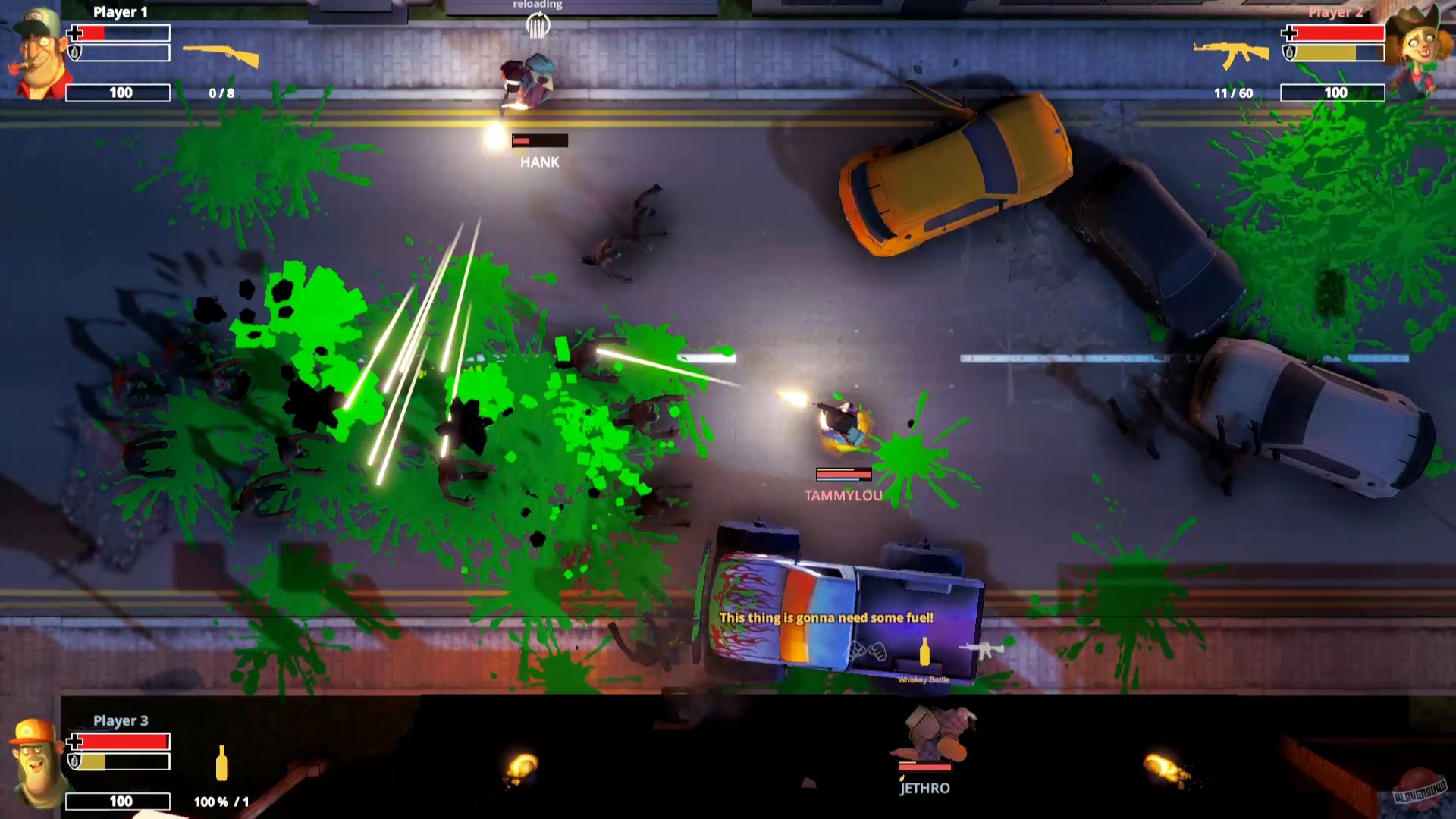Click the shield armor icon under Player 1's health
The height and width of the screenshot is (819, 1456).
click(x=76, y=53)
